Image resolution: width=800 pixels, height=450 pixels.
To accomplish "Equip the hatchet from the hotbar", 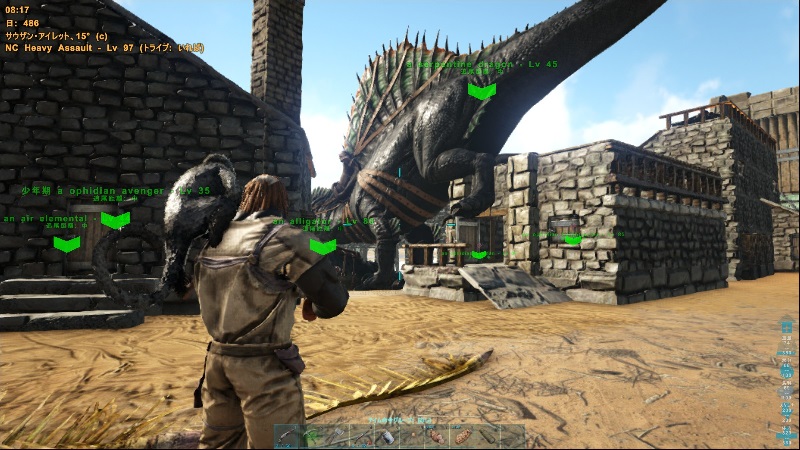I will 337,437.
